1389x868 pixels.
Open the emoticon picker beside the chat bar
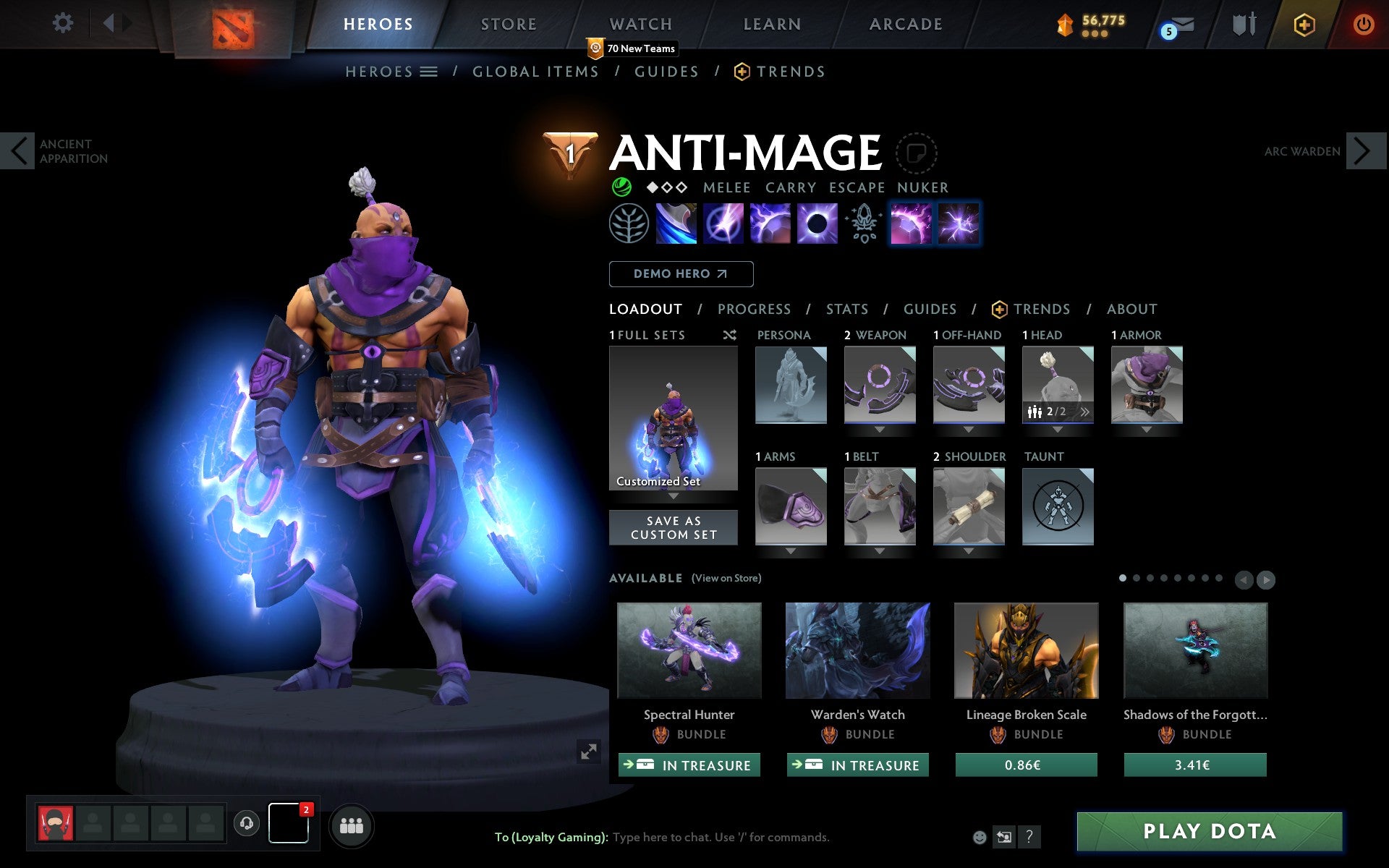tap(979, 837)
